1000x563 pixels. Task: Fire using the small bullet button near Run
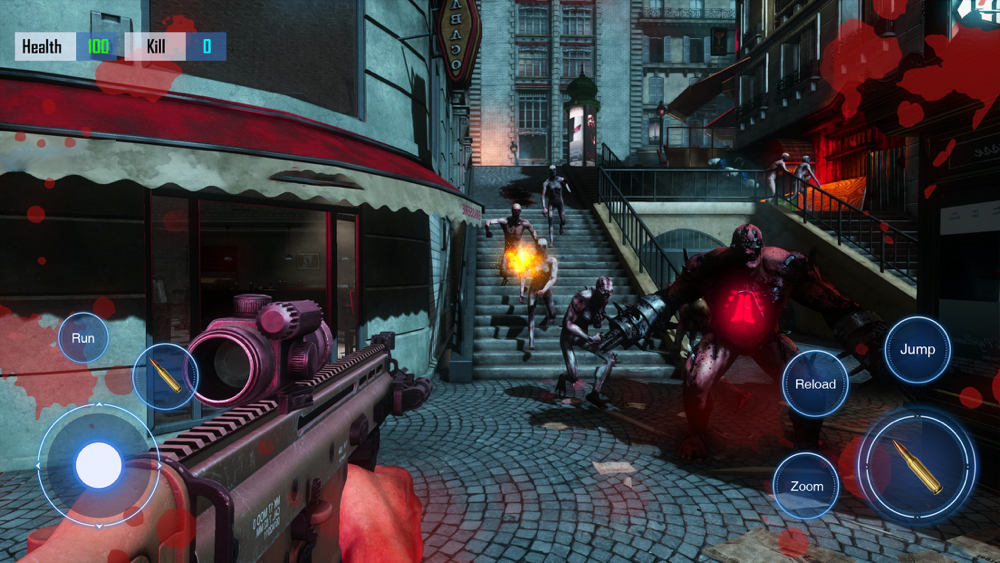(165, 376)
